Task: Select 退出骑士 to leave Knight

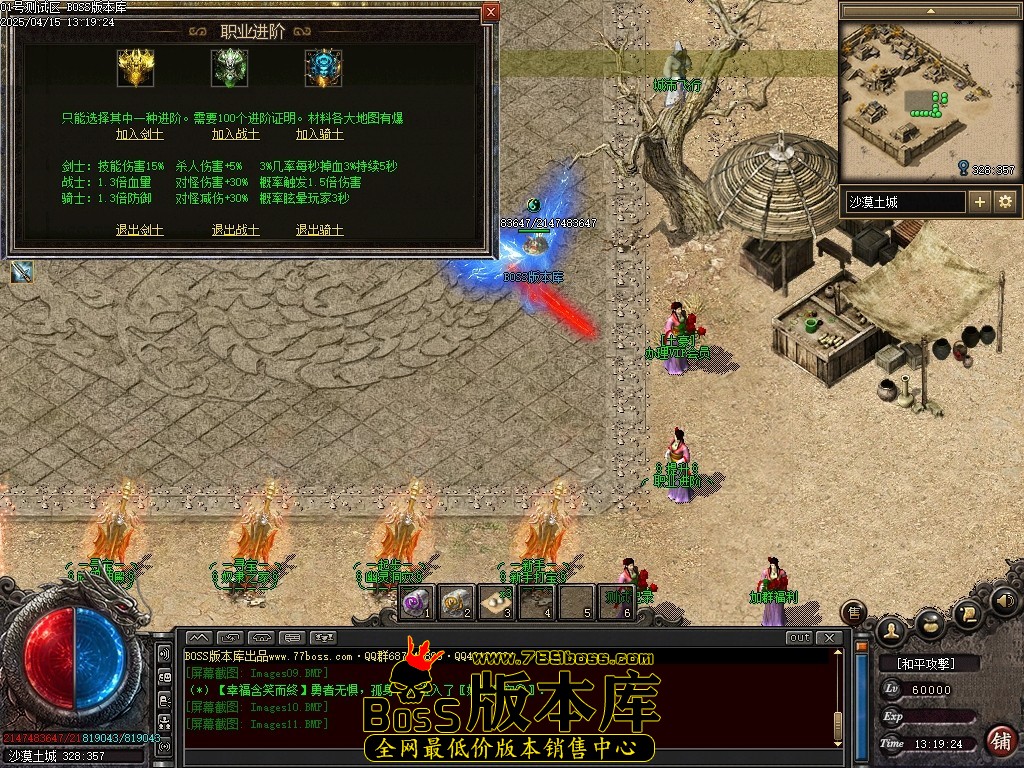Action: (320, 230)
